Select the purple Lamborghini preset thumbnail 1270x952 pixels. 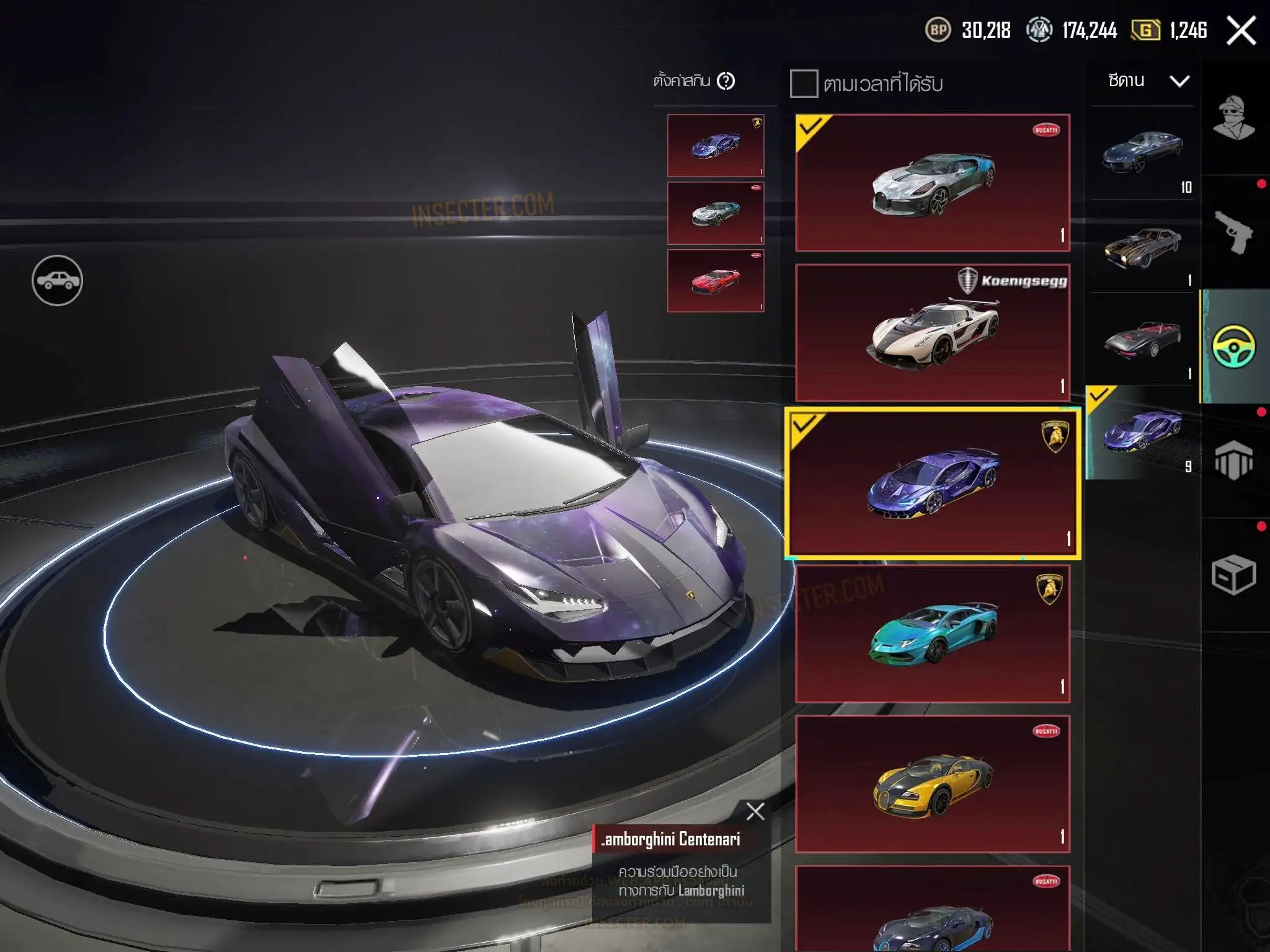coord(716,146)
